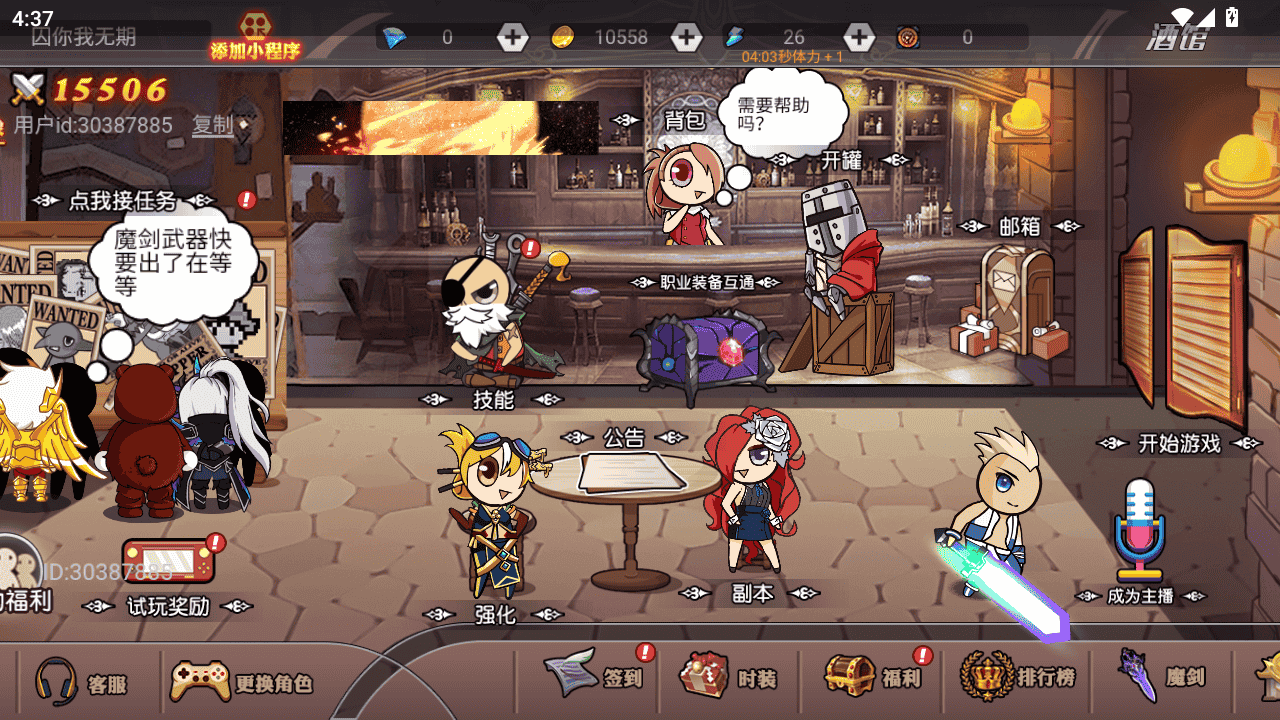Open the 强化 enhancement menu
The image size is (1280, 720).
[x=495, y=614]
